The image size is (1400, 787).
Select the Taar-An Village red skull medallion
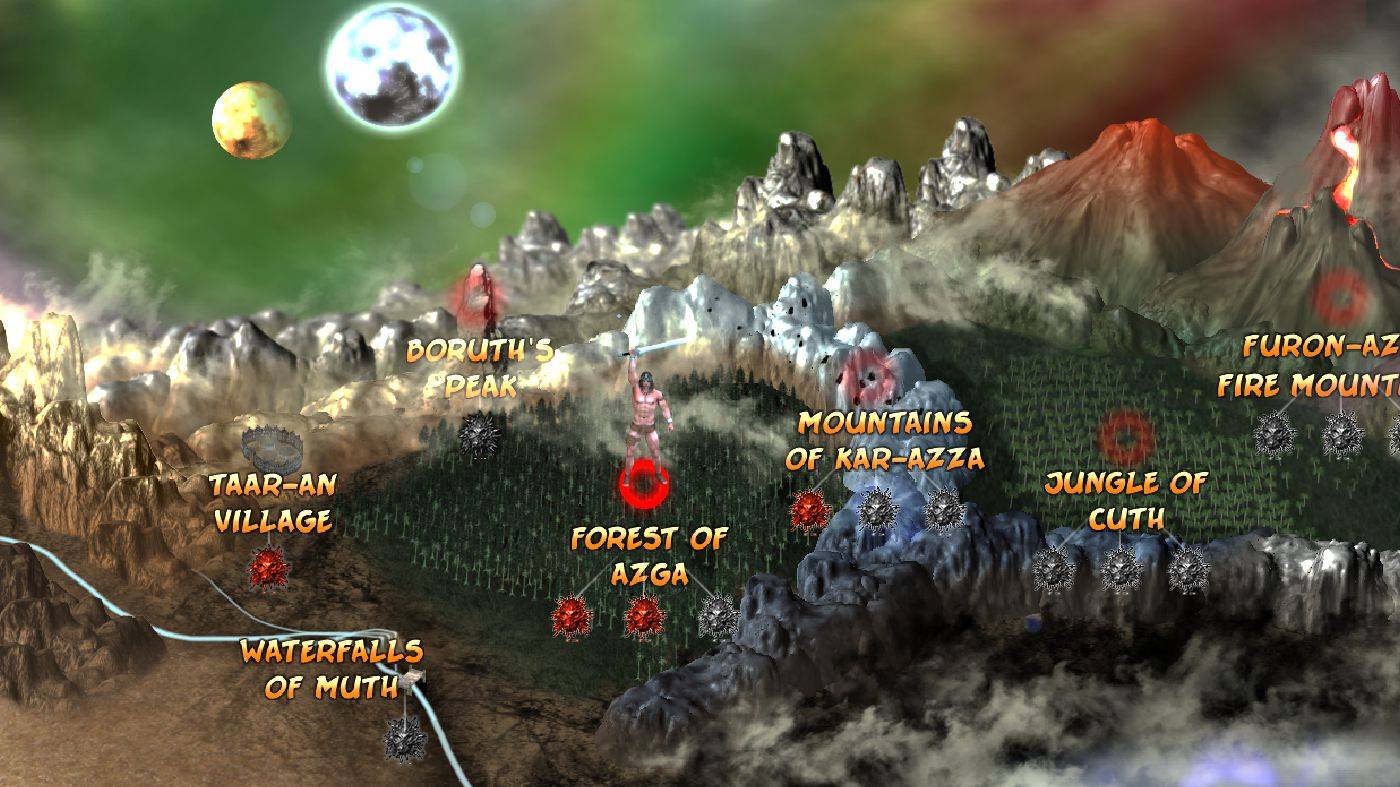[x=269, y=567]
